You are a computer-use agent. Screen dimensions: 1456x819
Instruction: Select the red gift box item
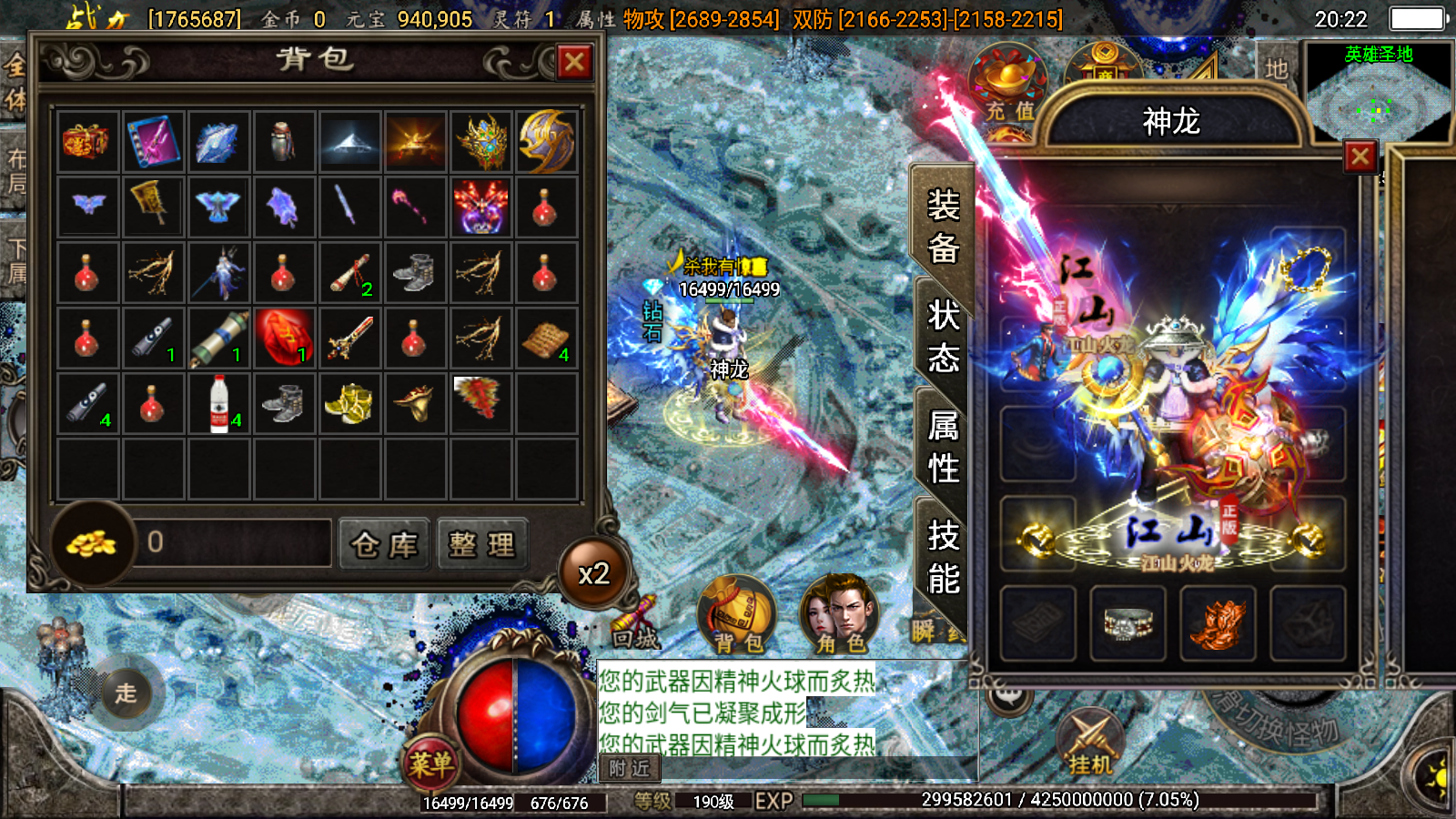coord(87,142)
